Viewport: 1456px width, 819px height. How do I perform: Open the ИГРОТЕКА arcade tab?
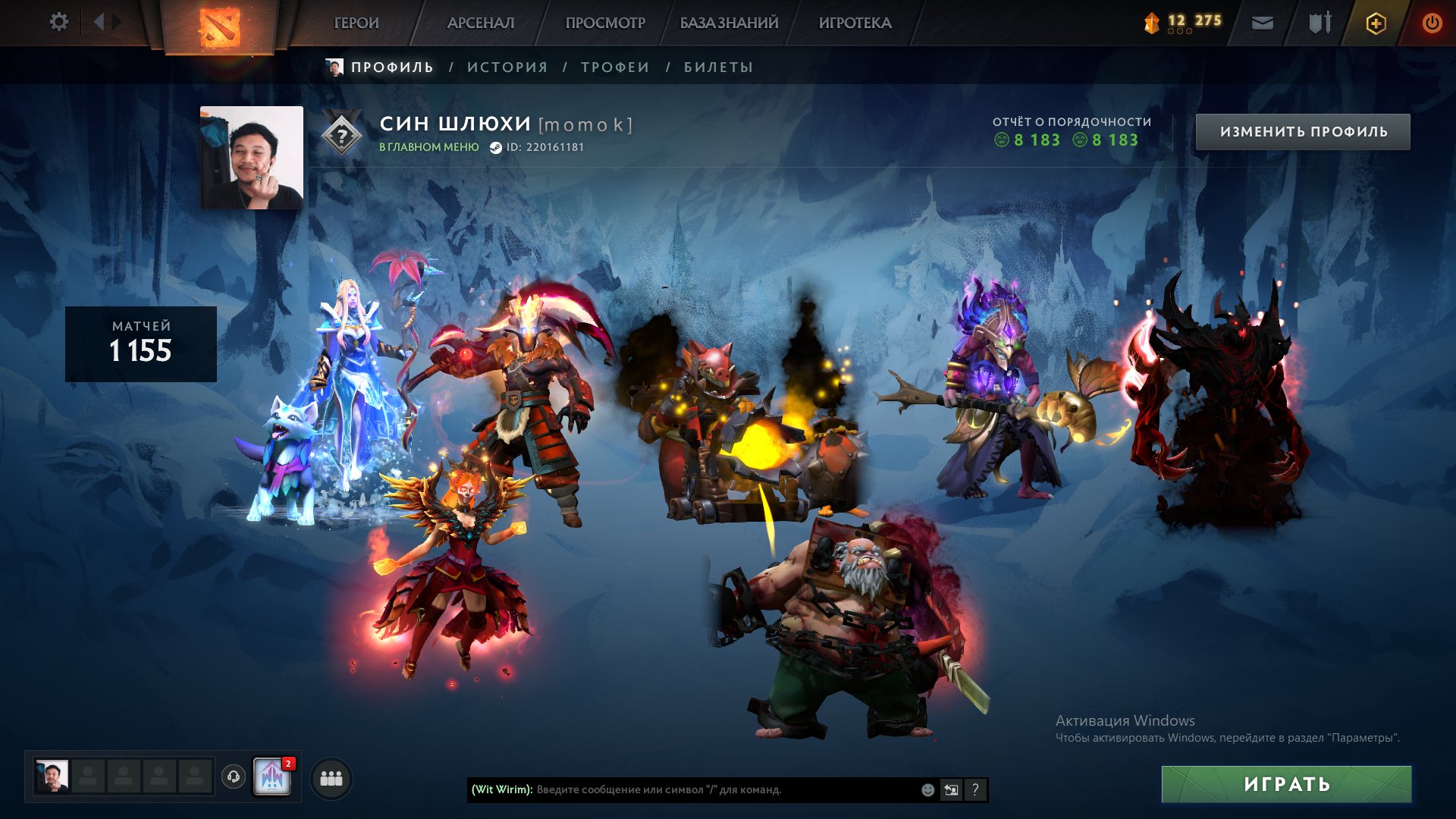coord(855,24)
